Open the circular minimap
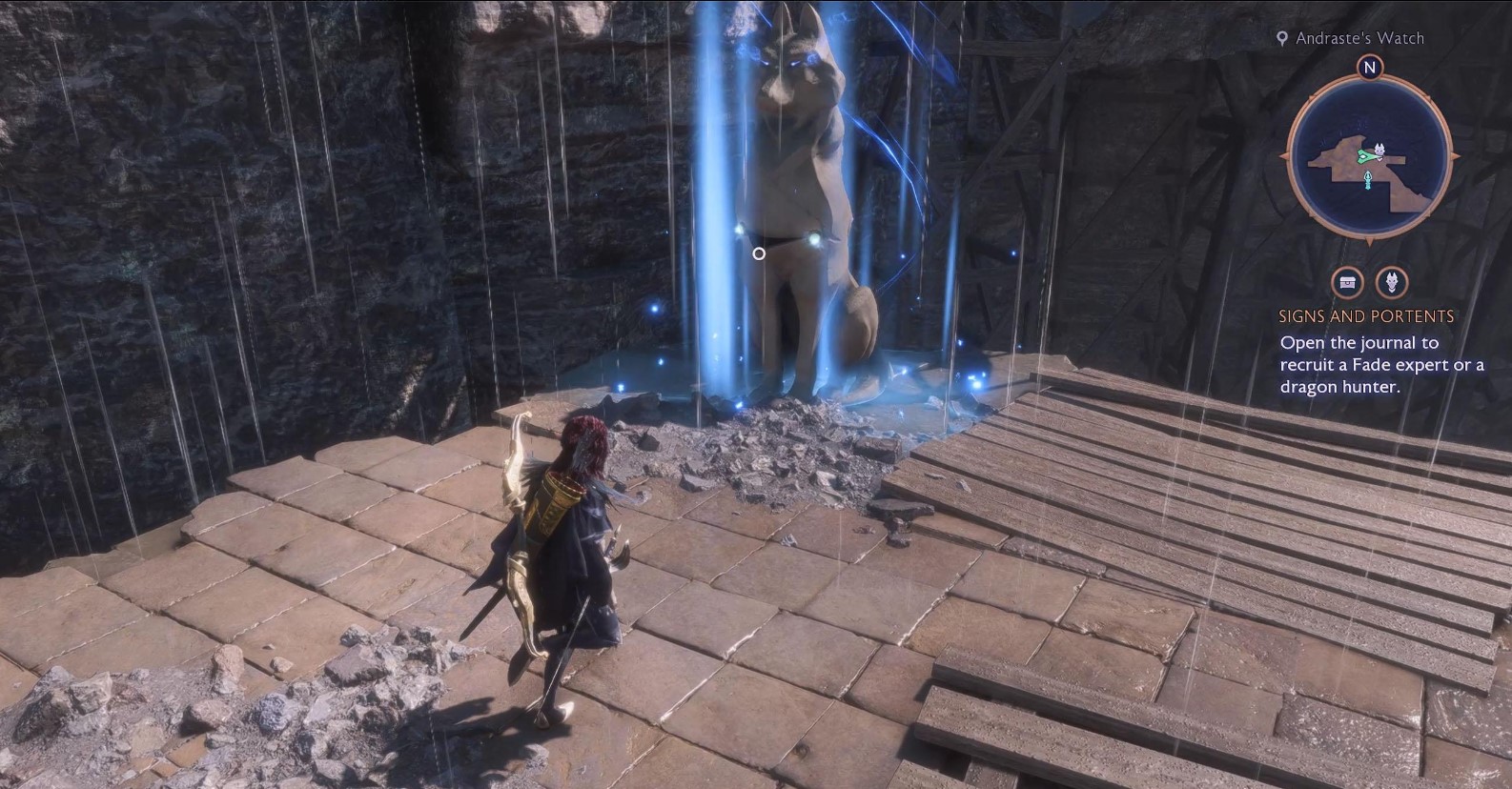Screen dimensions: 1512x789 [x=1369, y=160]
